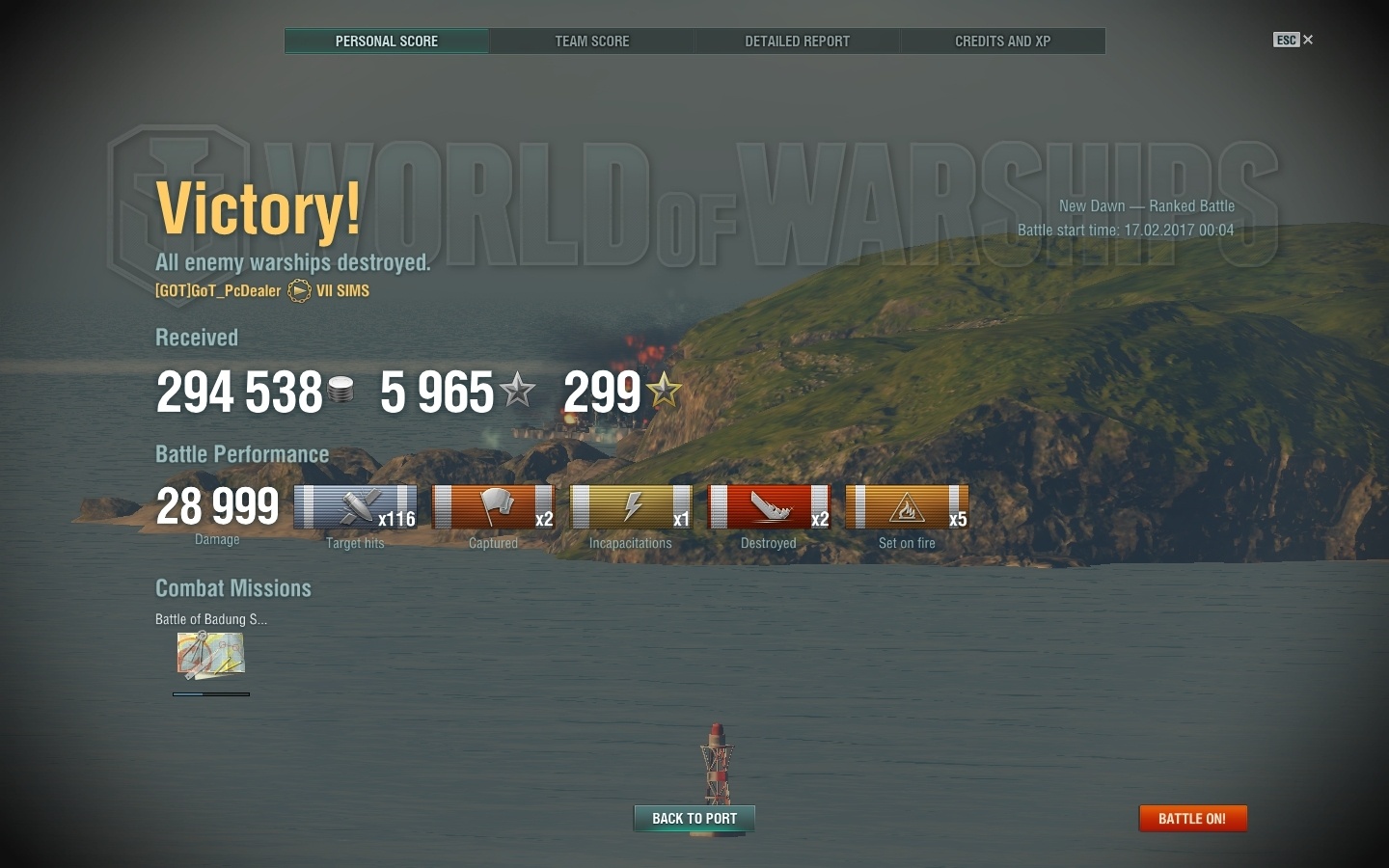View the Credits and XP tab
The width and height of the screenshot is (1389, 868).
[1002, 41]
